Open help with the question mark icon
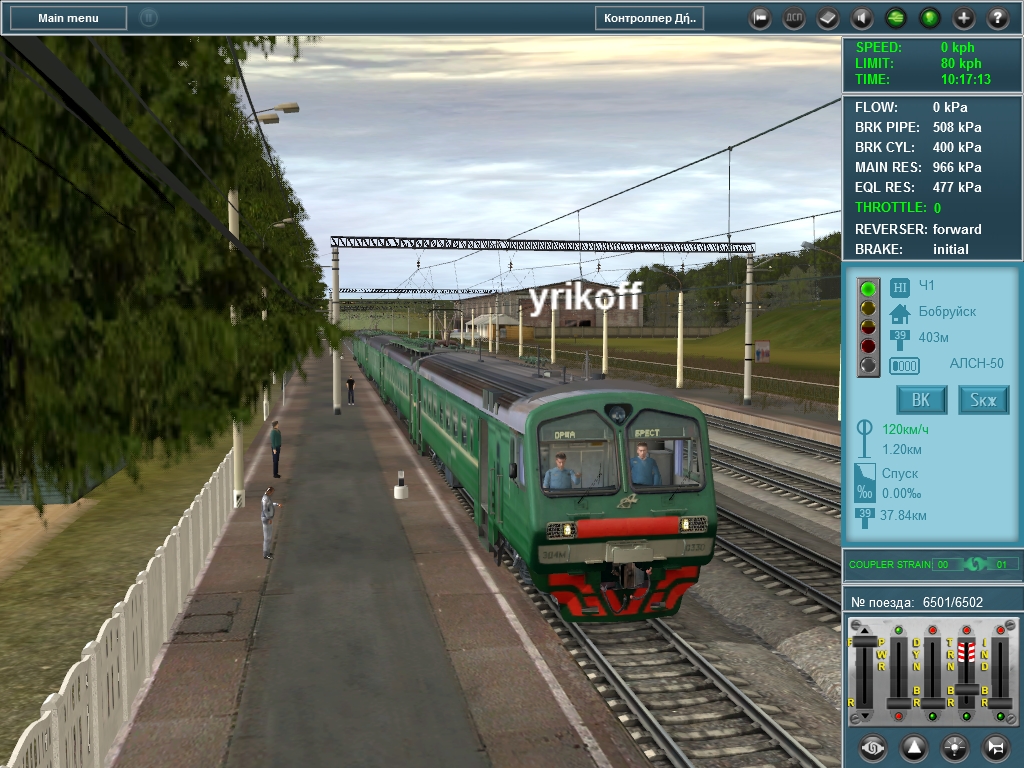Screen dimensions: 1024x768 point(998,18)
